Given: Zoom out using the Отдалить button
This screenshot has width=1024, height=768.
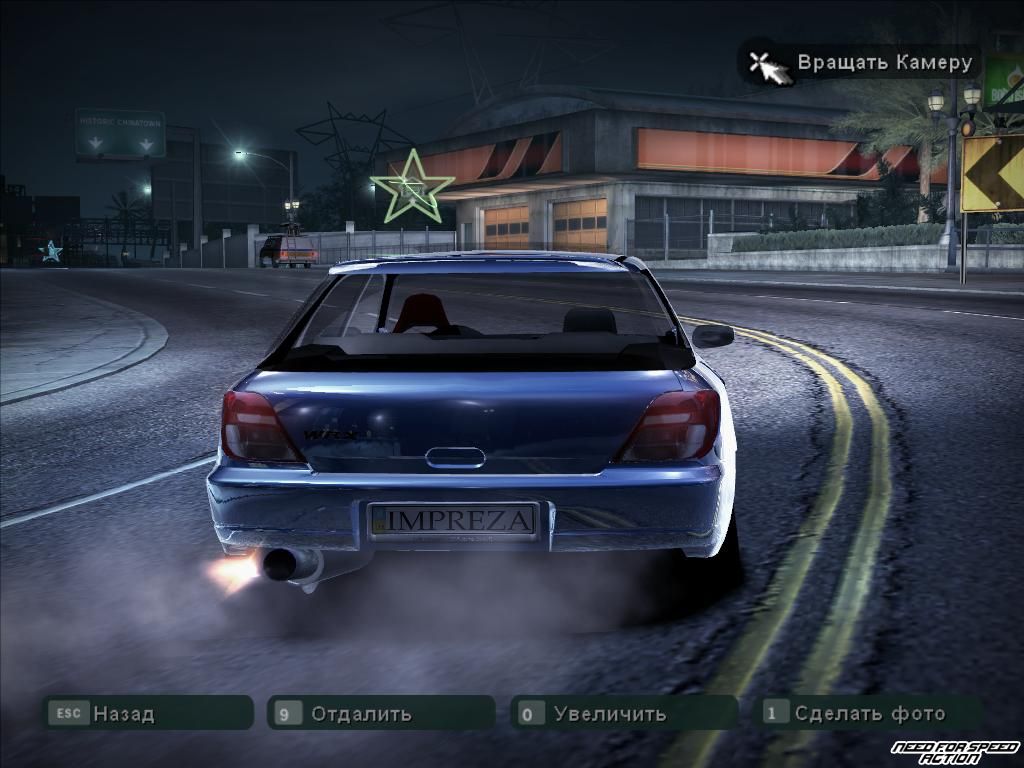Looking at the screenshot, I should click(x=380, y=713).
